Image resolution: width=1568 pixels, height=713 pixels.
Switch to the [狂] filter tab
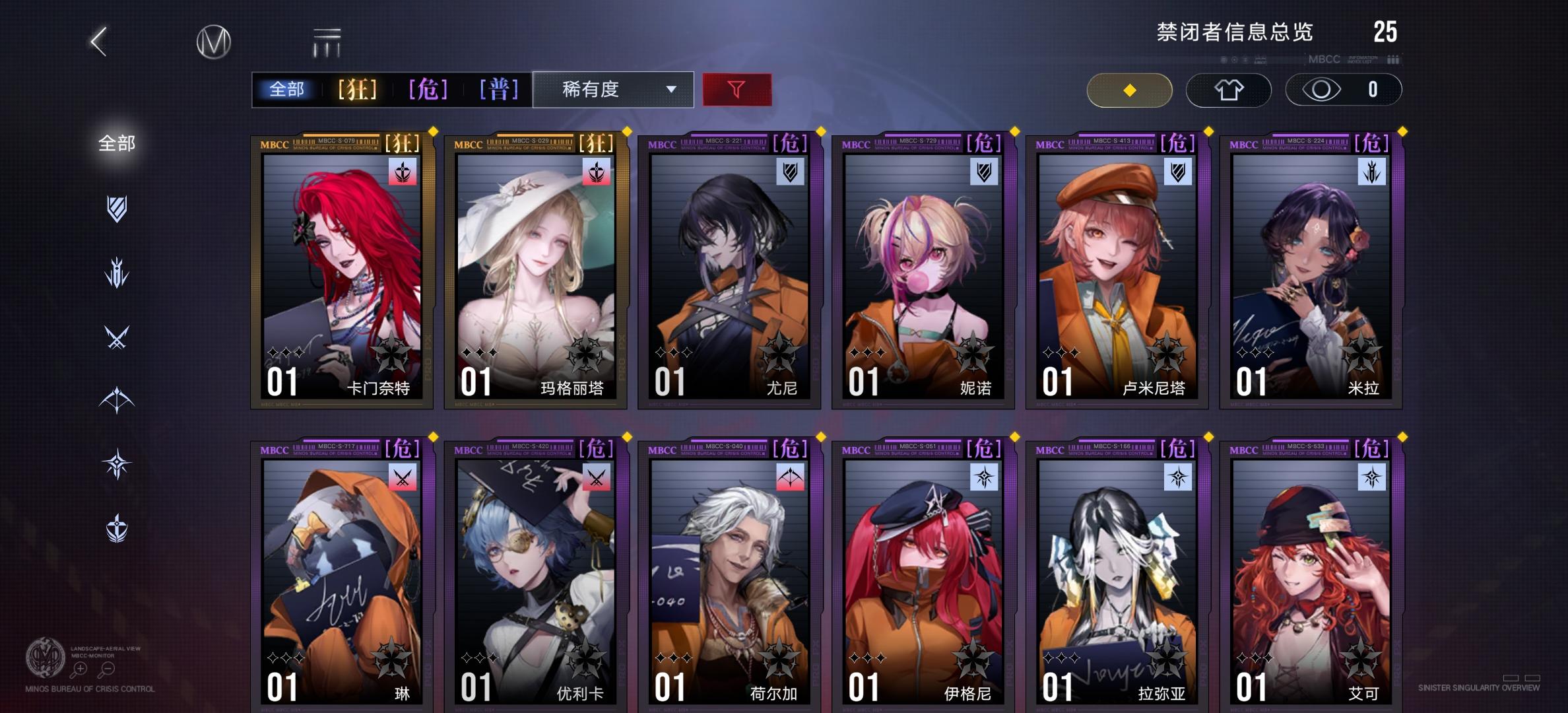pos(355,89)
